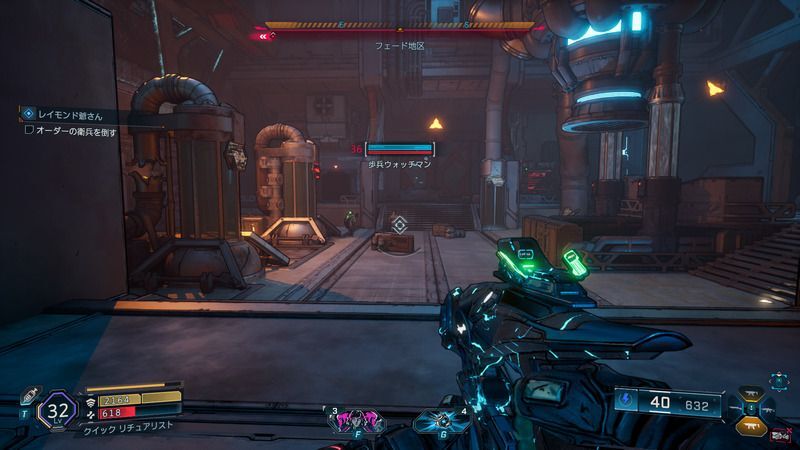800x450 pixels.
Task: Select the orange triangle waypoint marker
Action: [x=436, y=124]
